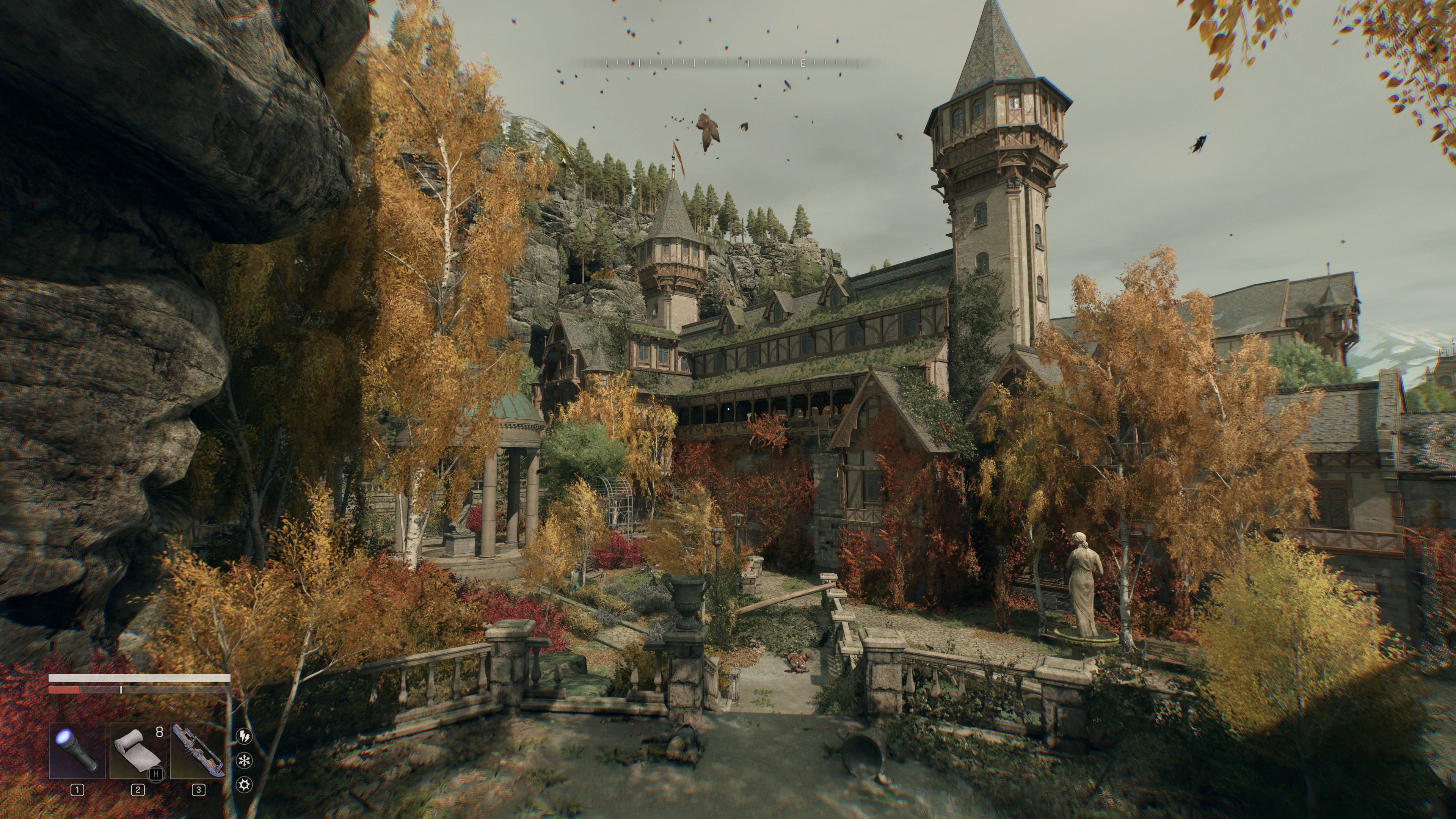The height and width of the screenshot is (819, 1456).
Task: Click the white stamina bar above the health bar
Action: [140, 678]
